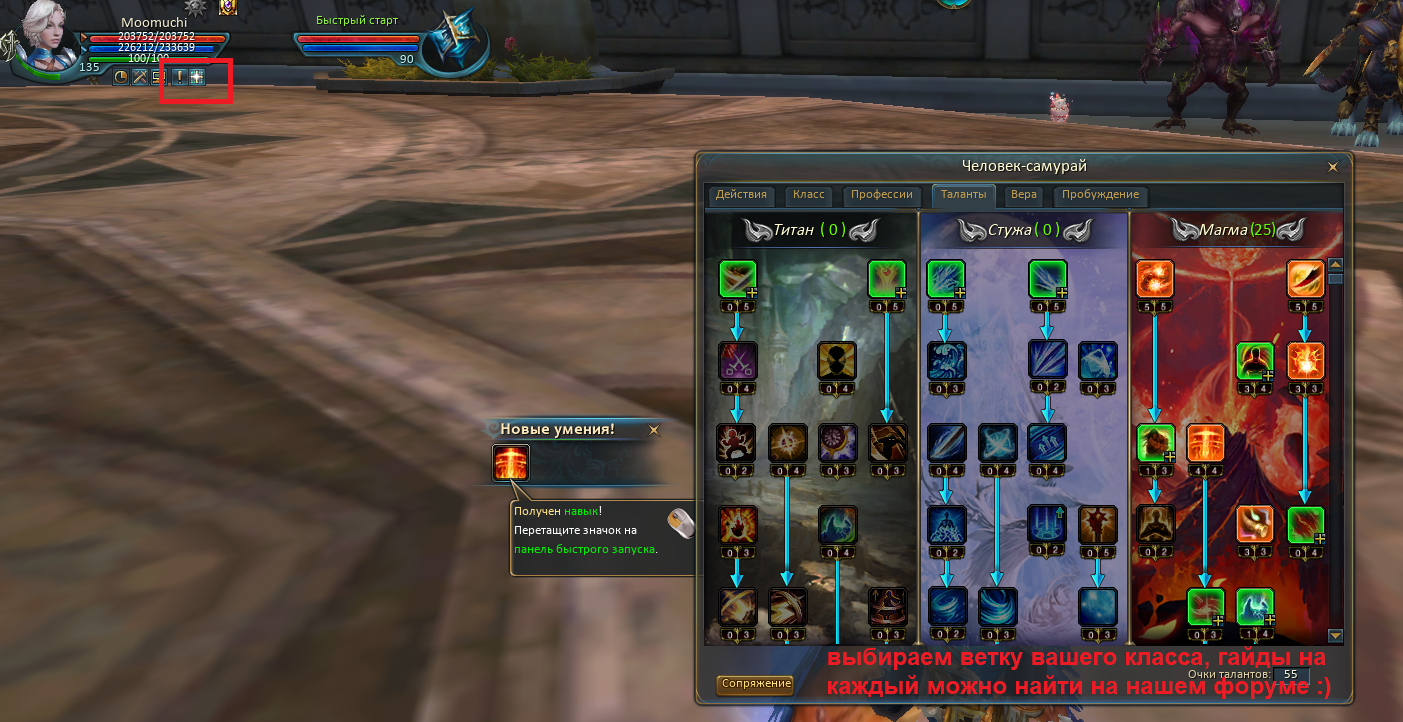Click the clock icon under the health bars
Screen dimensions: 1403x722
tap(121, 76)
